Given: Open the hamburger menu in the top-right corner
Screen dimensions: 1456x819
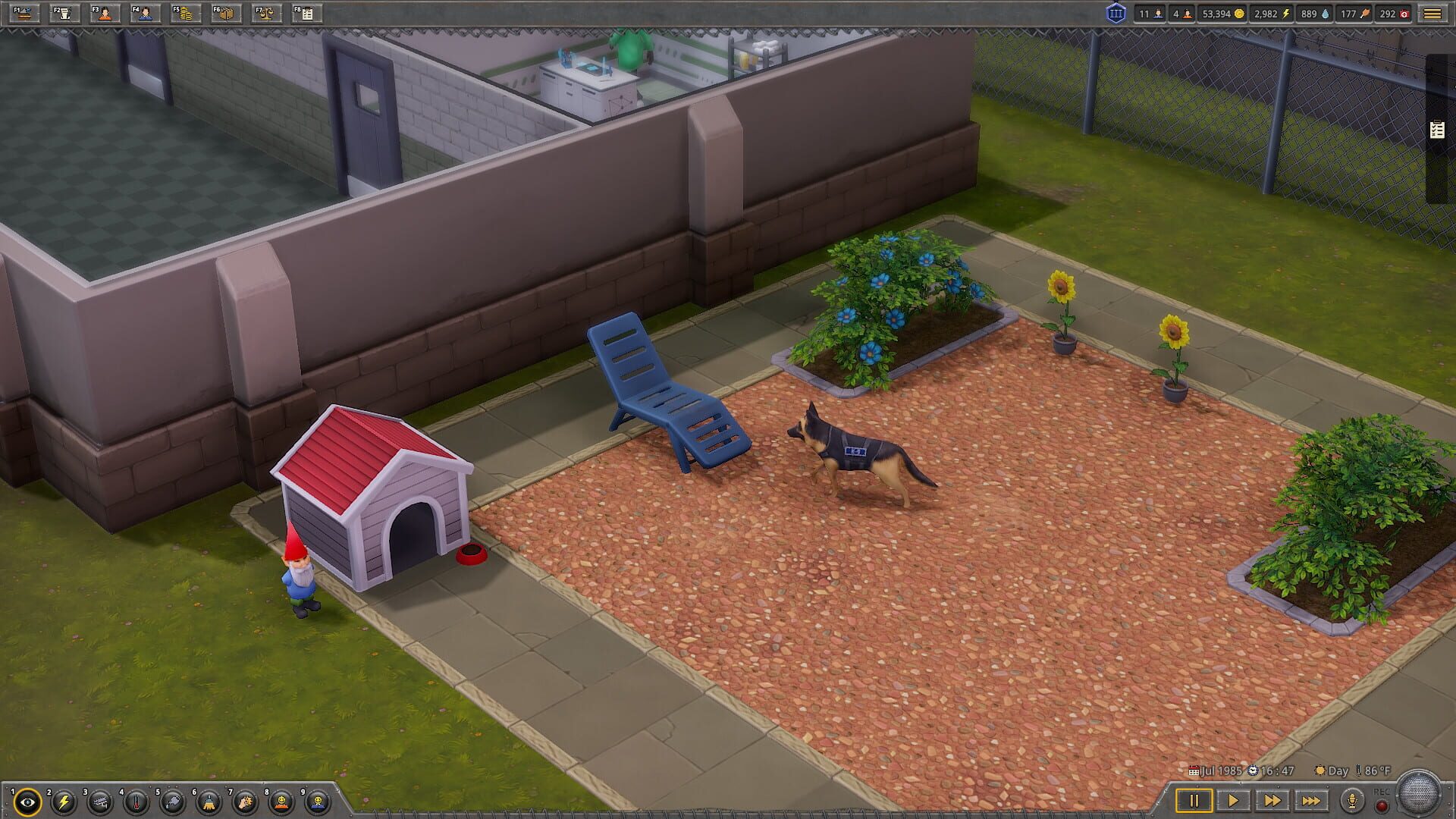Looking at the screenshot, I should click(1433, 14).
